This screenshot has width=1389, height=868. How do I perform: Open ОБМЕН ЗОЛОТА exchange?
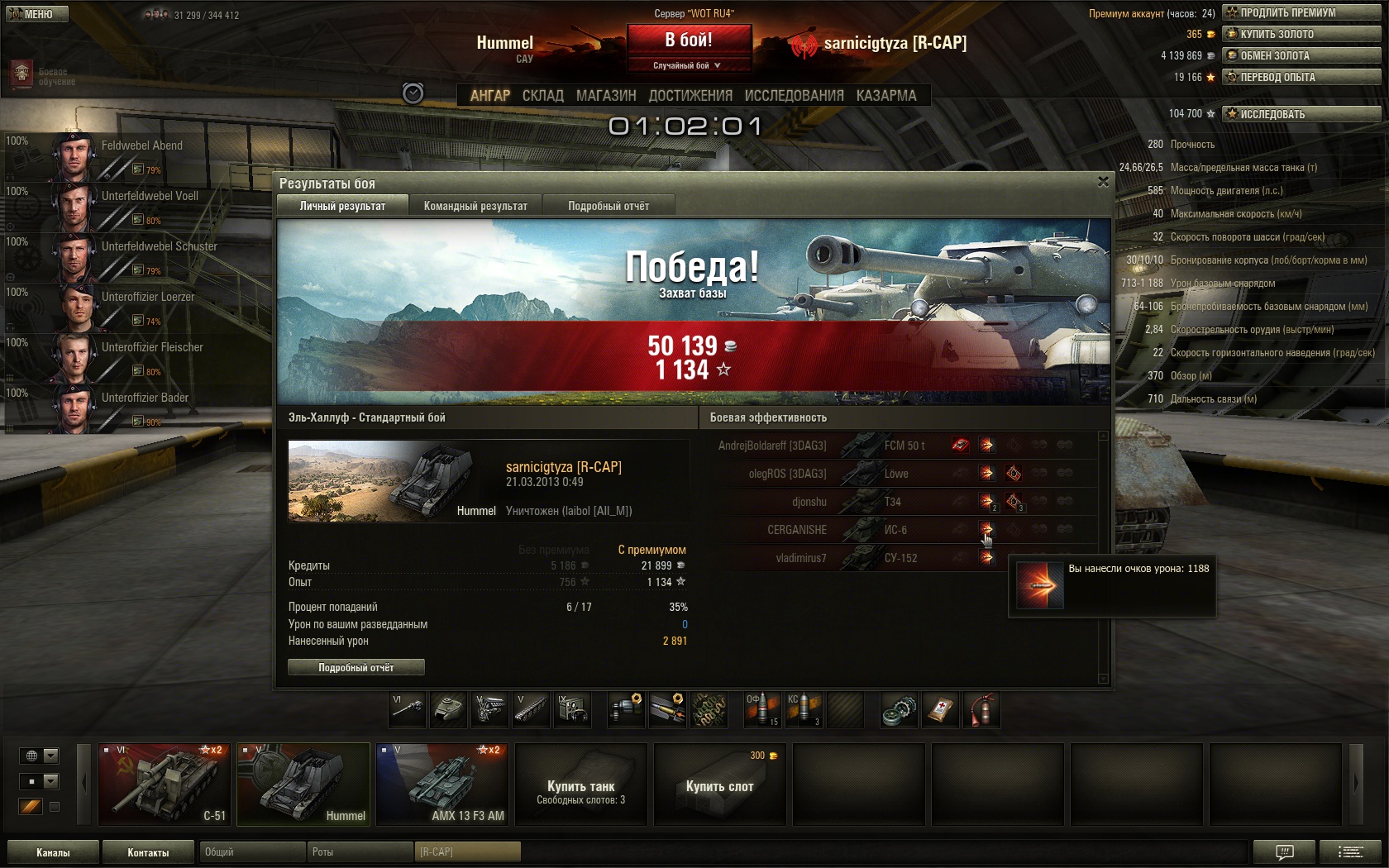(1301, 55)
